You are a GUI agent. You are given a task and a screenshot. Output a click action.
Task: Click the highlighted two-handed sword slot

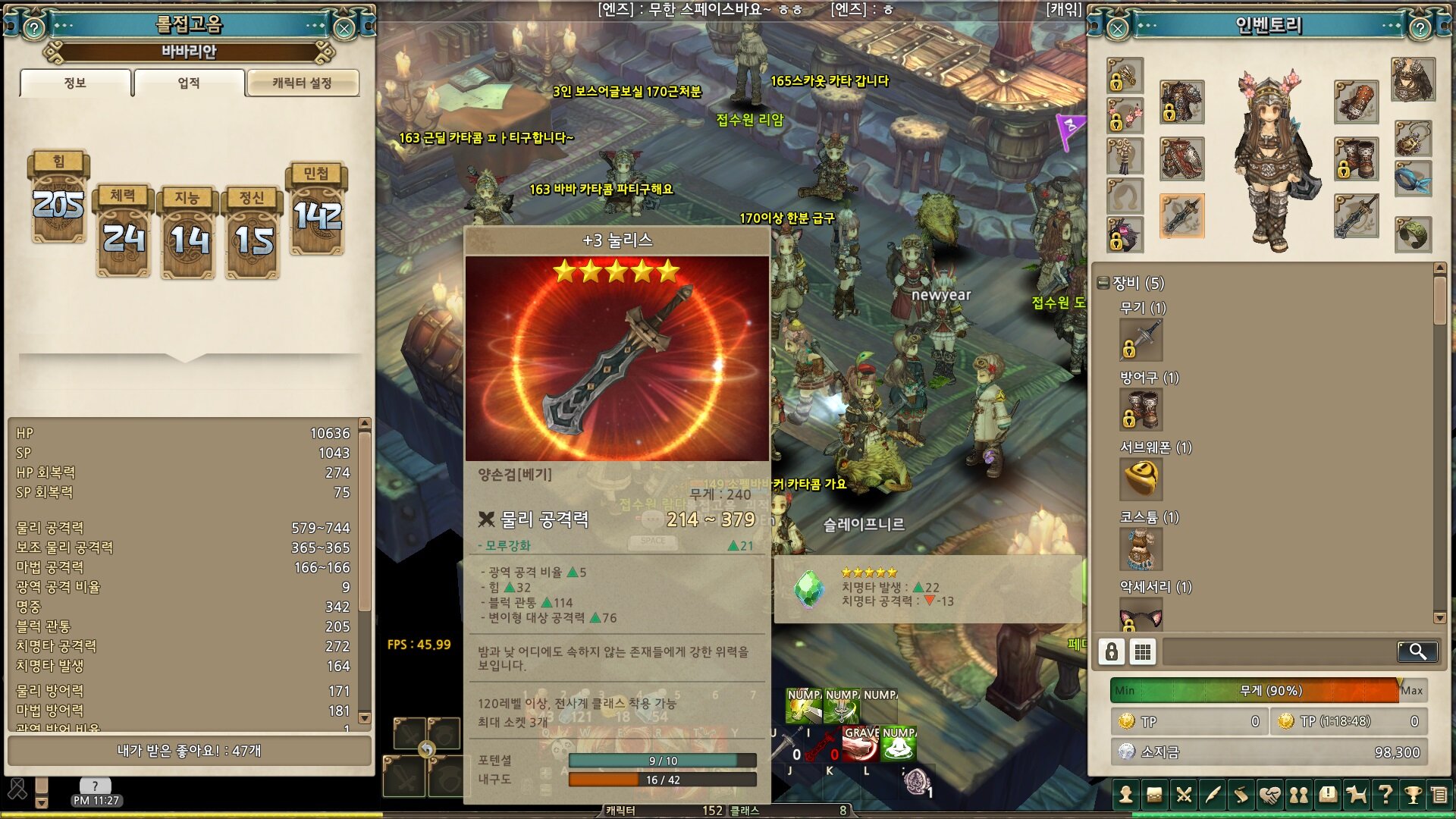point(1181,215)
